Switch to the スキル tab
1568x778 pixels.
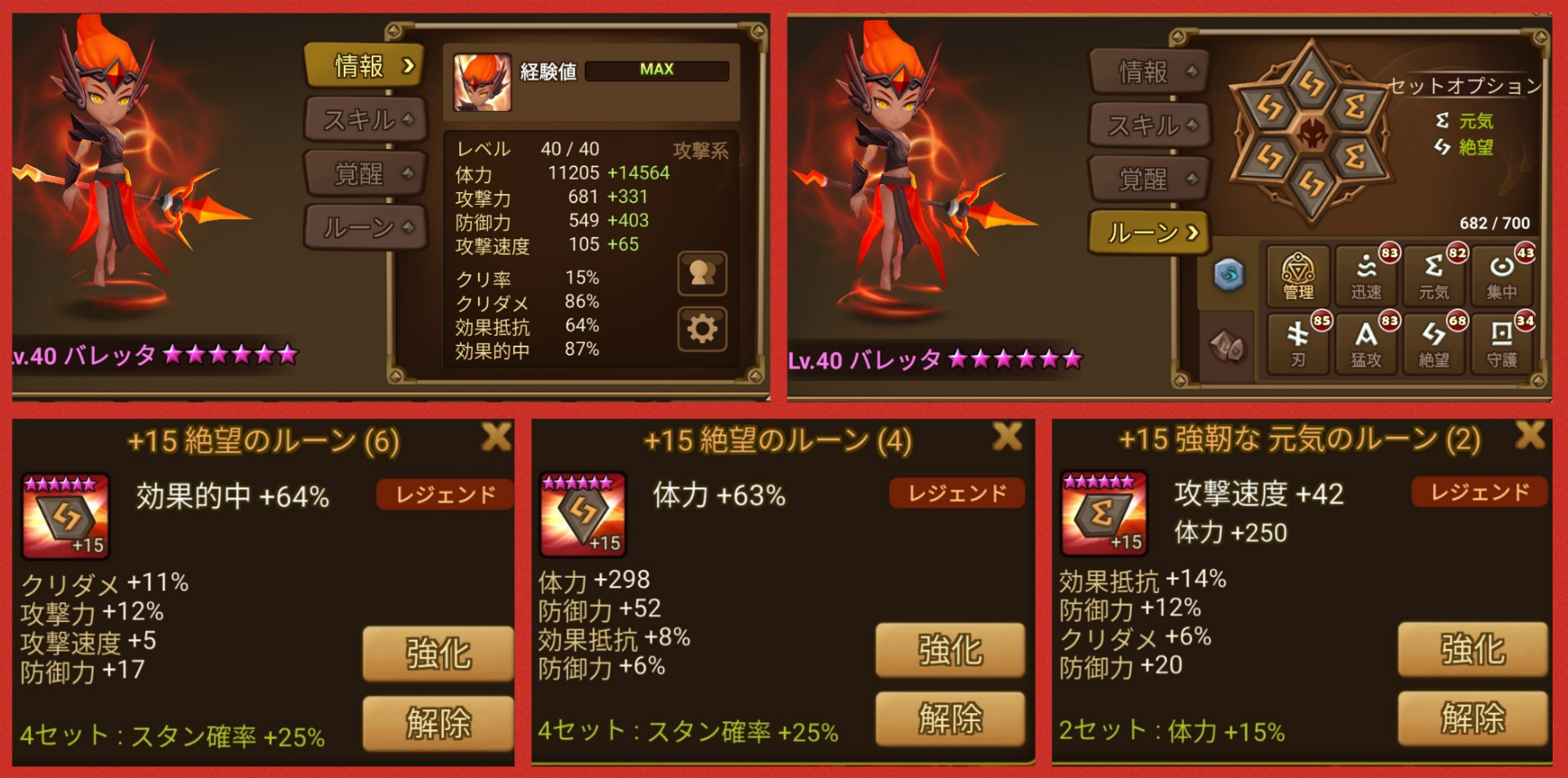tap(364, 119)
